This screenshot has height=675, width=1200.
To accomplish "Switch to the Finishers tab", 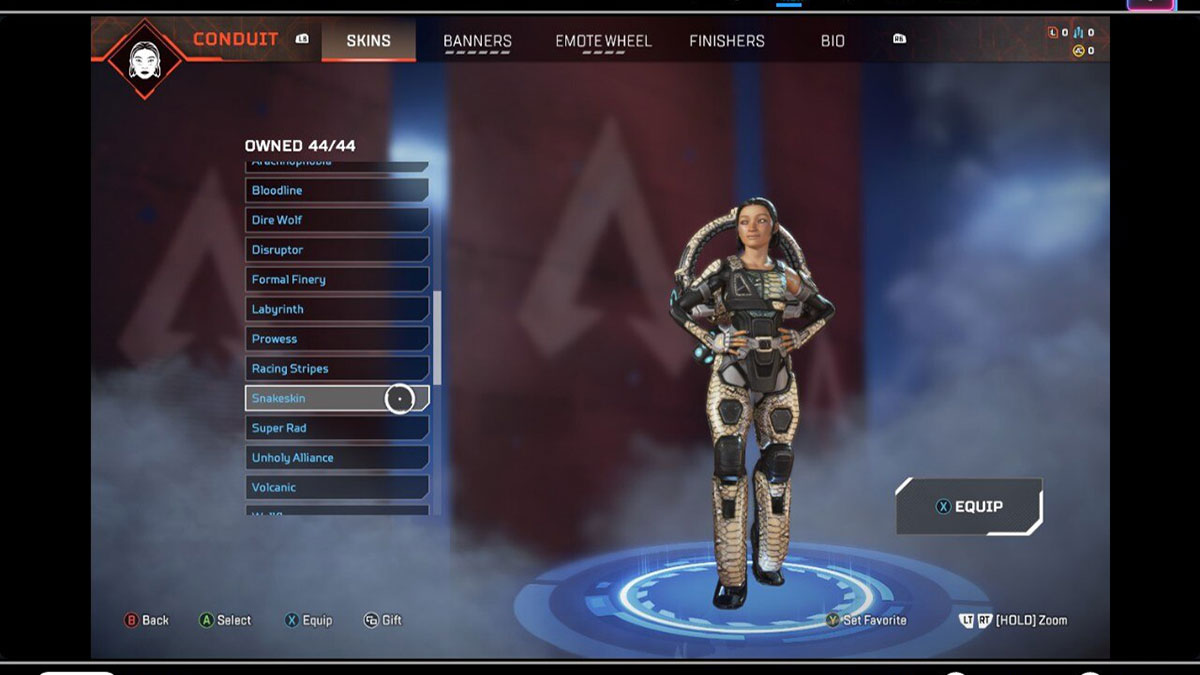I will (726, 41).
